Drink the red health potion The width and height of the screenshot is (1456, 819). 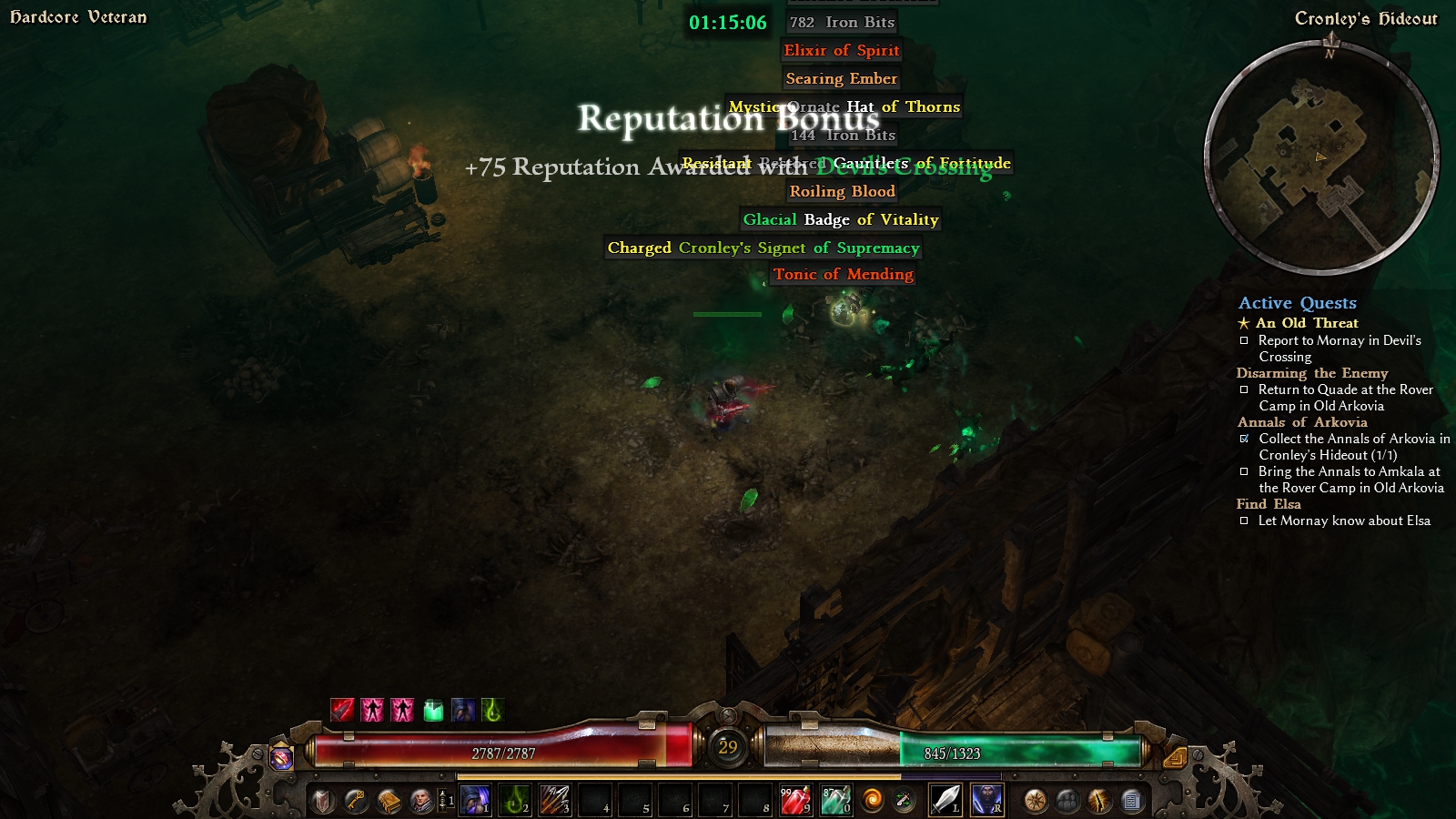tap(795, 800)
